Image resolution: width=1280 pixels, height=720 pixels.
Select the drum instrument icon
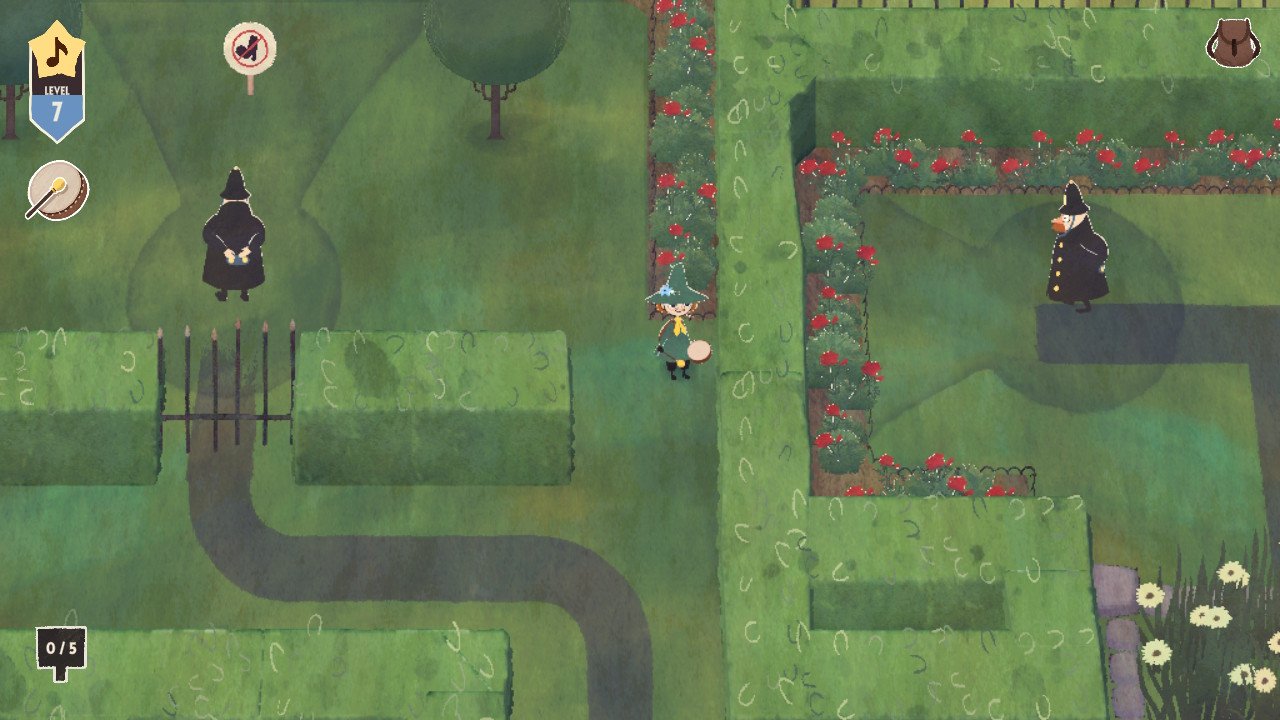pos(57,191)
